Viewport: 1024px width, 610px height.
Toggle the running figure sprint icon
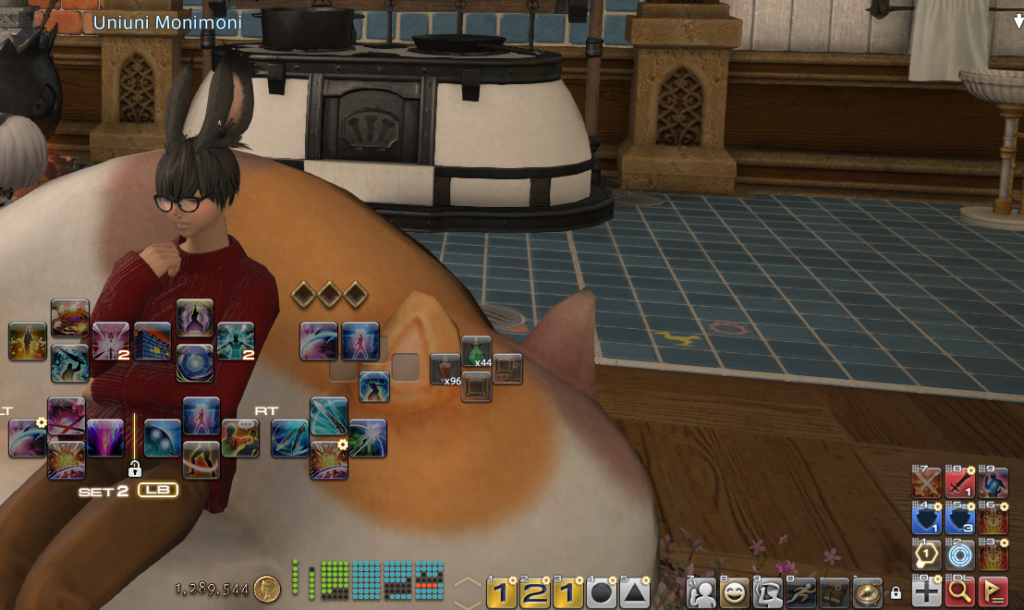pyautogui.click(x=802, y=593)
